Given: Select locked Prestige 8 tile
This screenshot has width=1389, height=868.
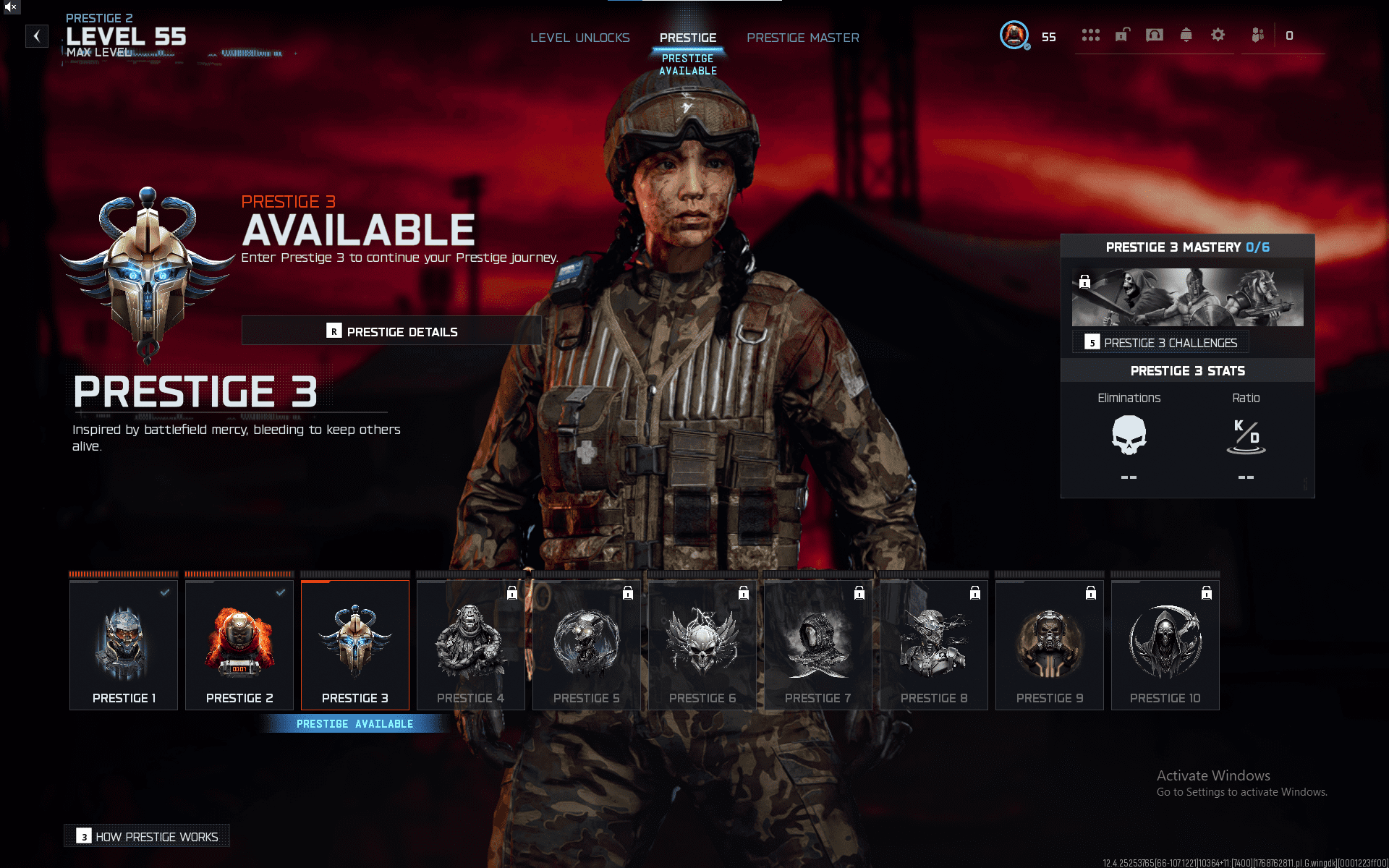Looking at the screenshot, I should point(934,645).
